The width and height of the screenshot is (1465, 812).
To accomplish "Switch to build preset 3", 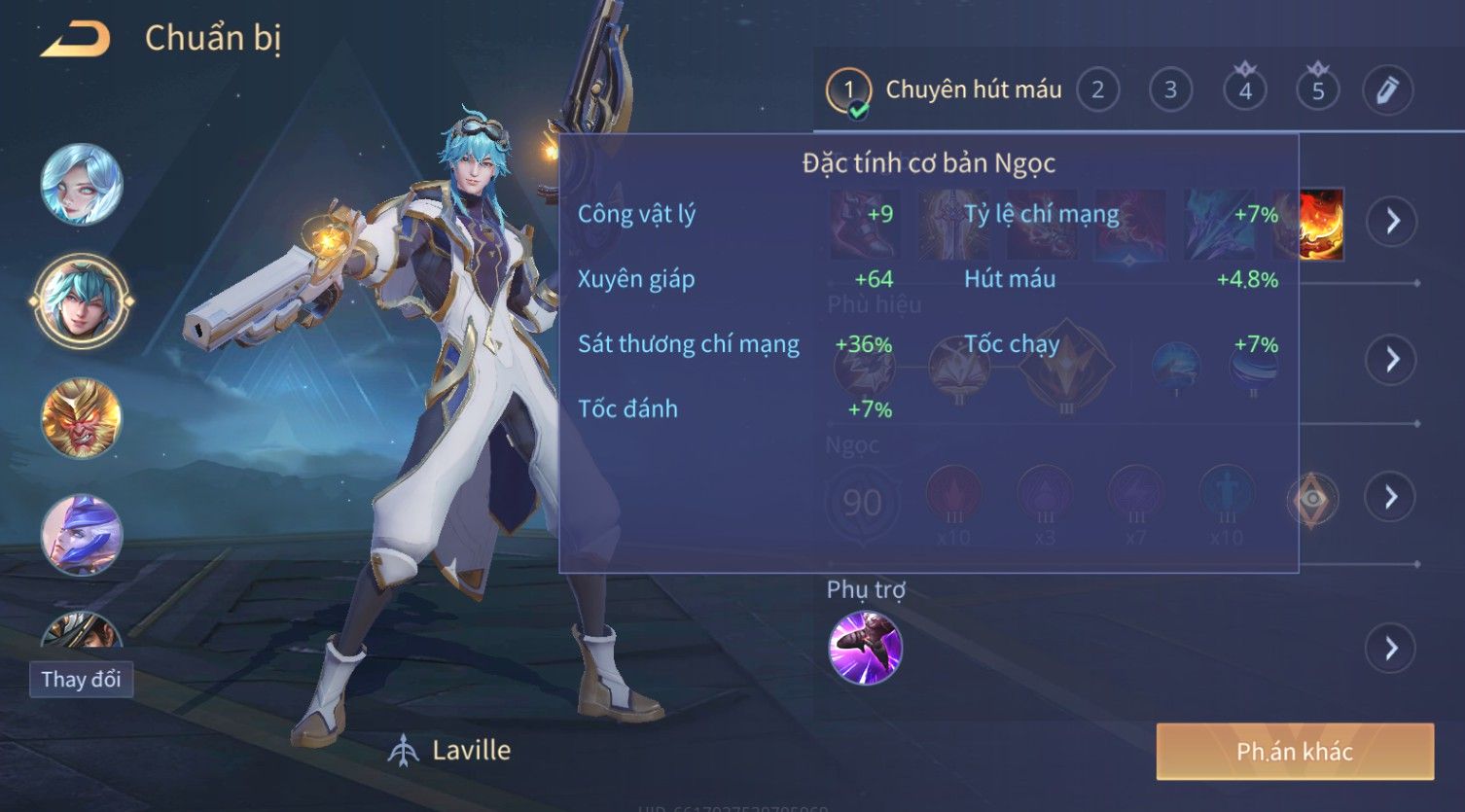I will (1170, 90).
